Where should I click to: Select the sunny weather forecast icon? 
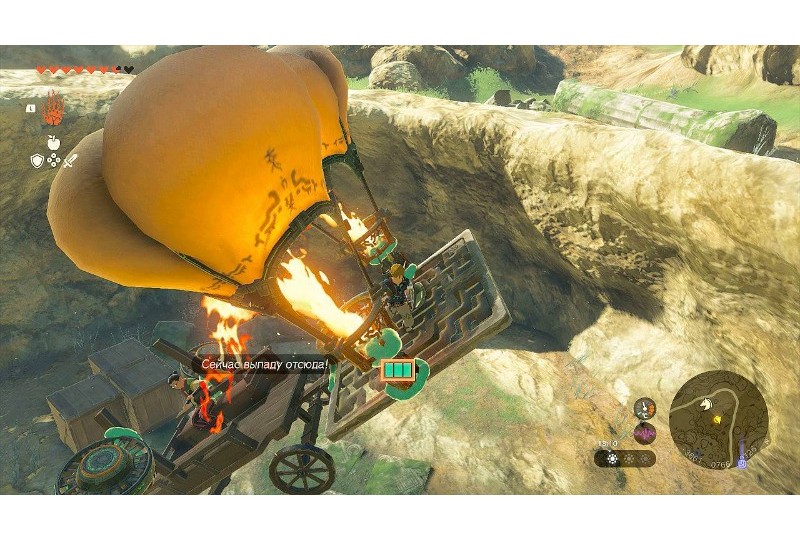coord(612,459)
